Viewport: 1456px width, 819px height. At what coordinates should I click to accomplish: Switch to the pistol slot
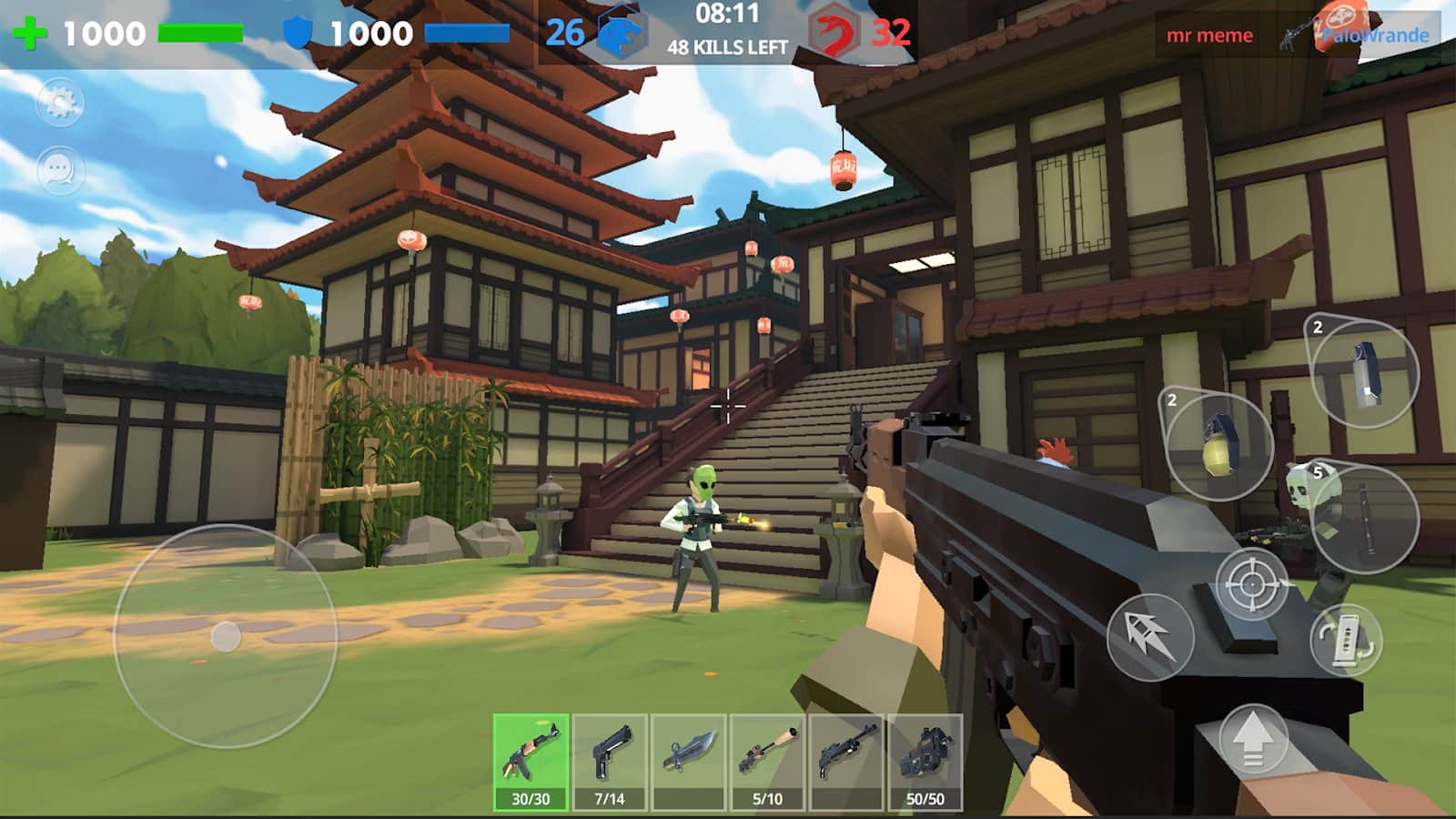[610, 762]
